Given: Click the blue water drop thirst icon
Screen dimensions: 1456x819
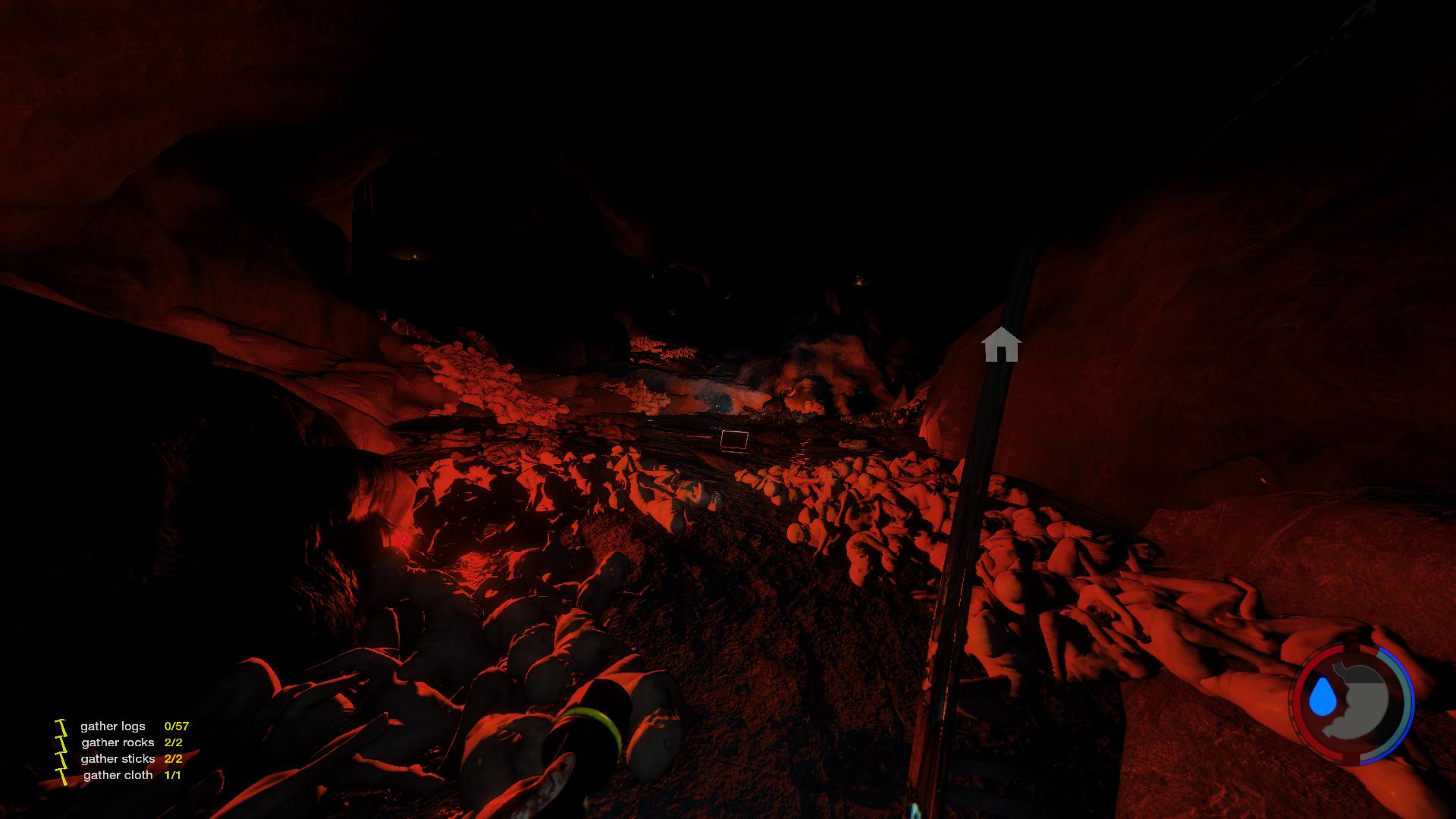Looking at the screenshot, I should pyautogui.click(x=1322, y=698).
